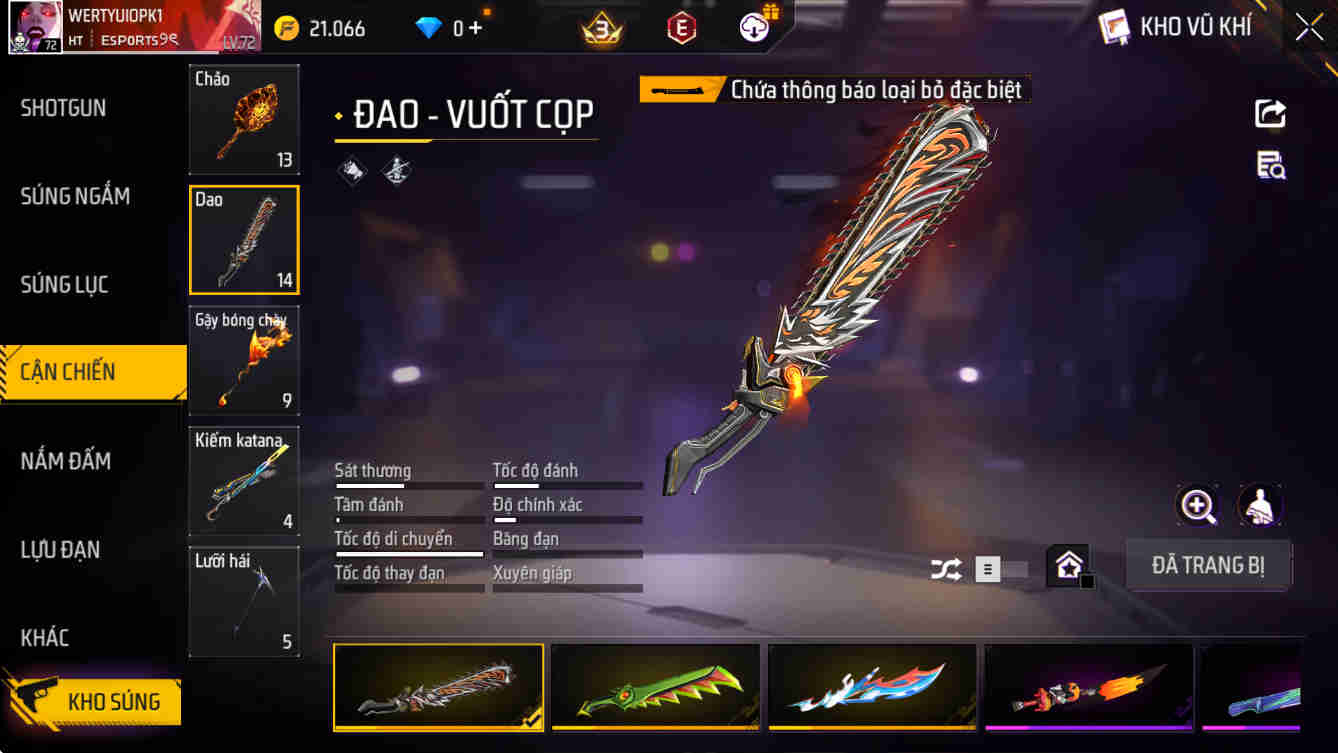
Task: Click the ĐÃ TRANG BỊ button
Action: [x=1208, y=565]
